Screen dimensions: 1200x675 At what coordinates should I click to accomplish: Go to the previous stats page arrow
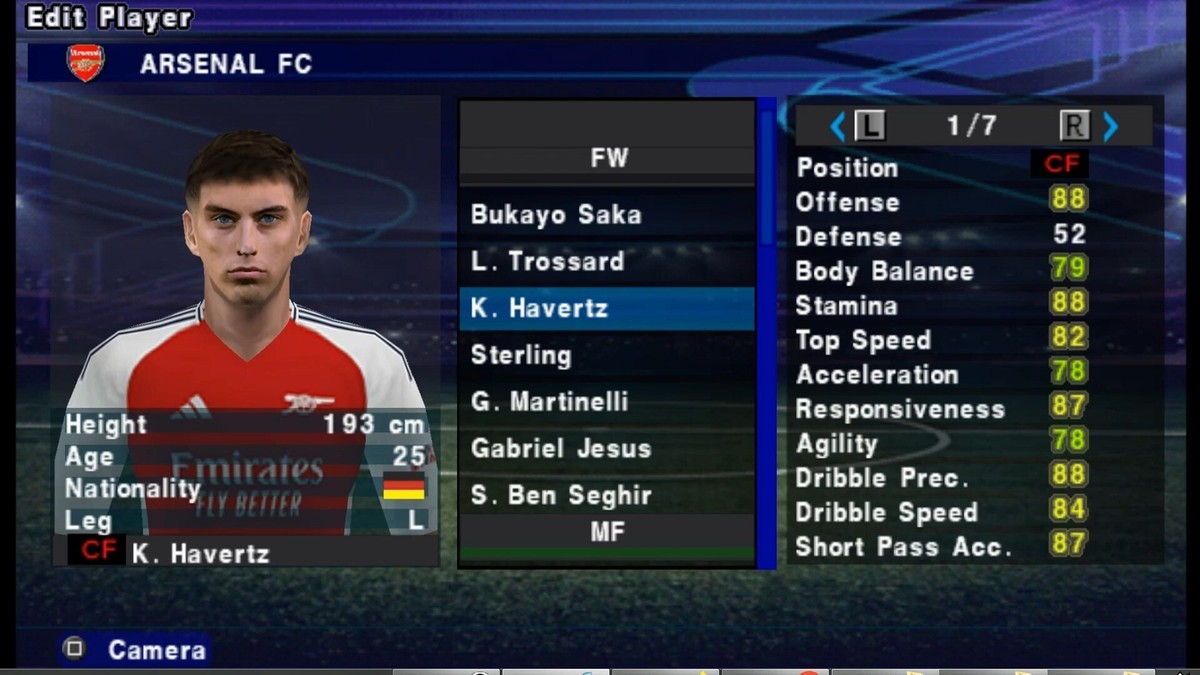[x=838, y=126]
